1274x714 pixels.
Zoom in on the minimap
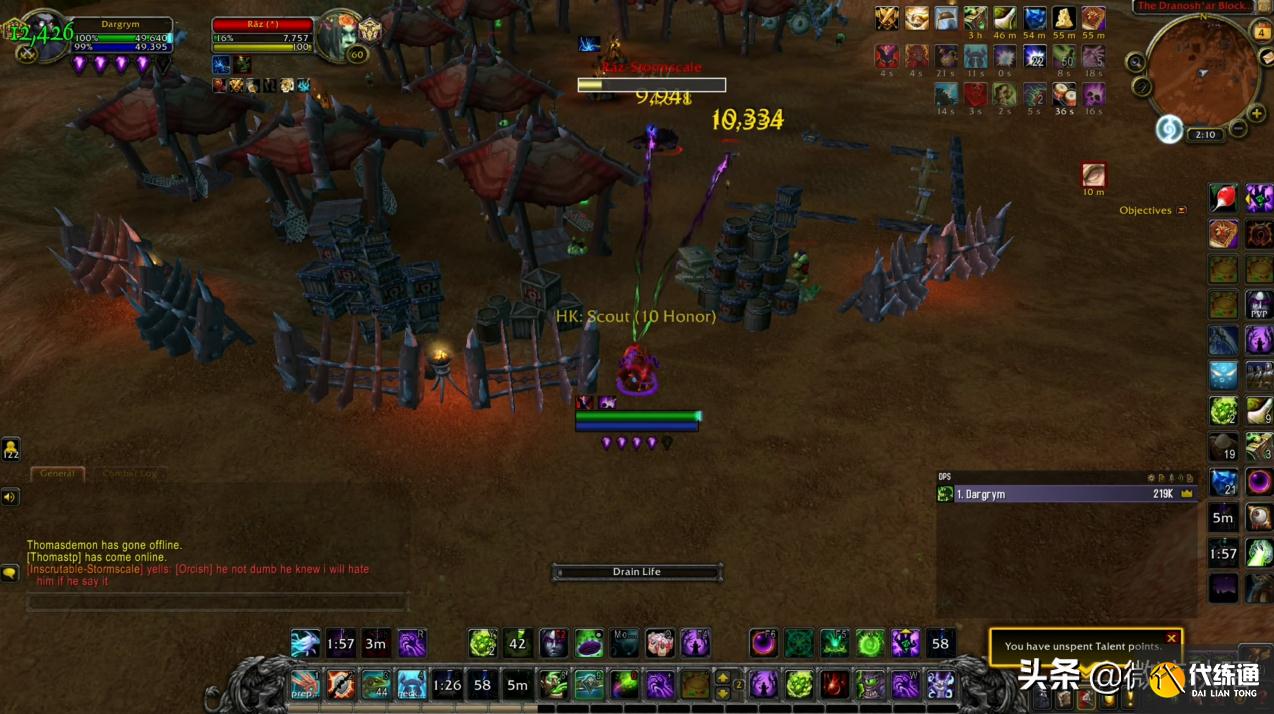(1257, 113)
